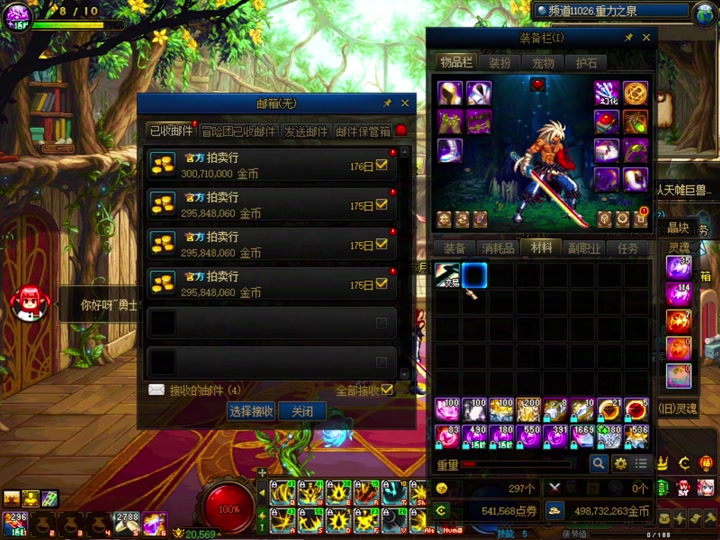
Task: Open the 副职业 inventory category
Action: 585,248
